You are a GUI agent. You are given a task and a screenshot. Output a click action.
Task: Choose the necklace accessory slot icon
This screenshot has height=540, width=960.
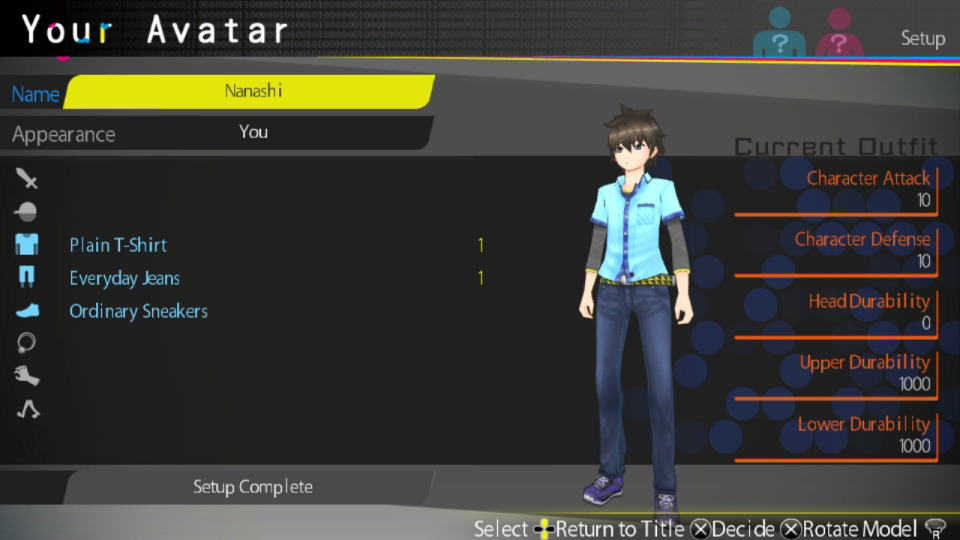(x=27, y=343)
